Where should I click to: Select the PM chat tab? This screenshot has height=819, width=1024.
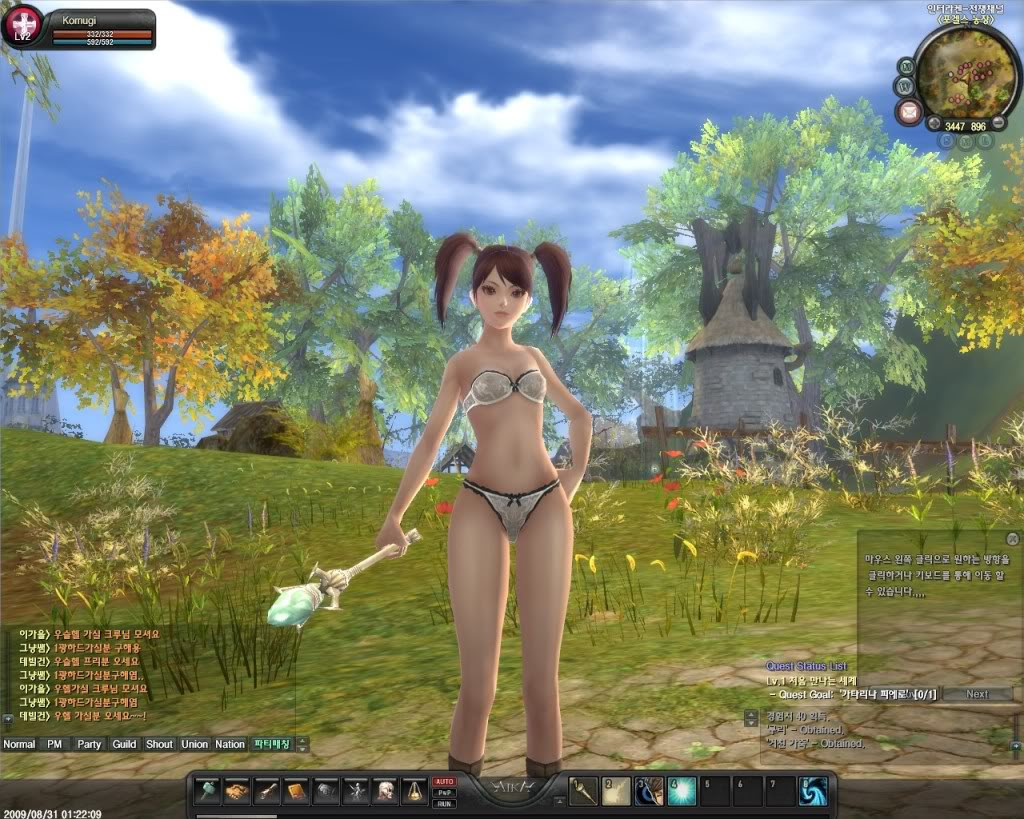(x=54, y=744)
